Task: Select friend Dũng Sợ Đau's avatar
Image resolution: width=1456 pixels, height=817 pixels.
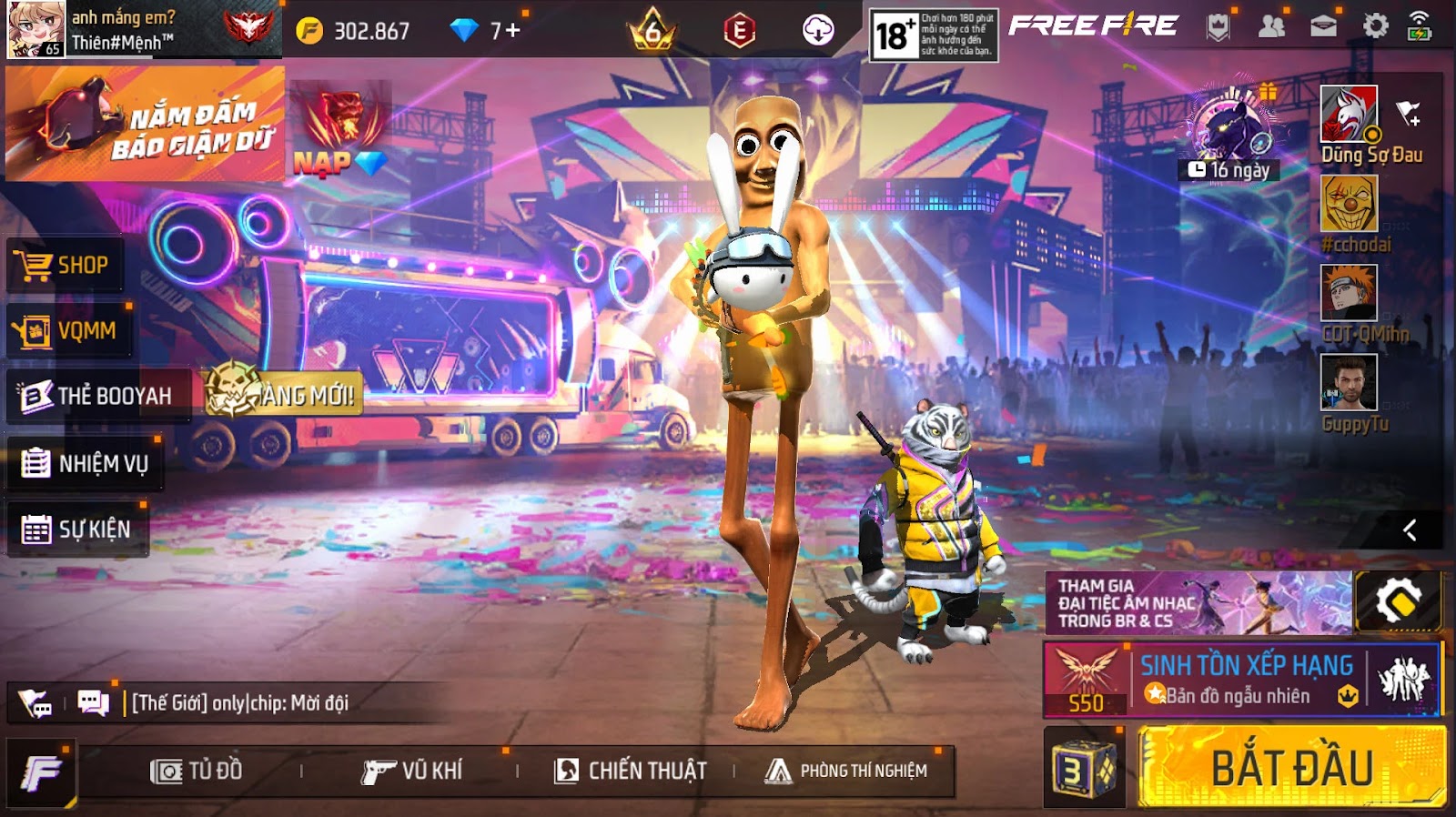Action: pyautogui.click(x=1349, y=114)
